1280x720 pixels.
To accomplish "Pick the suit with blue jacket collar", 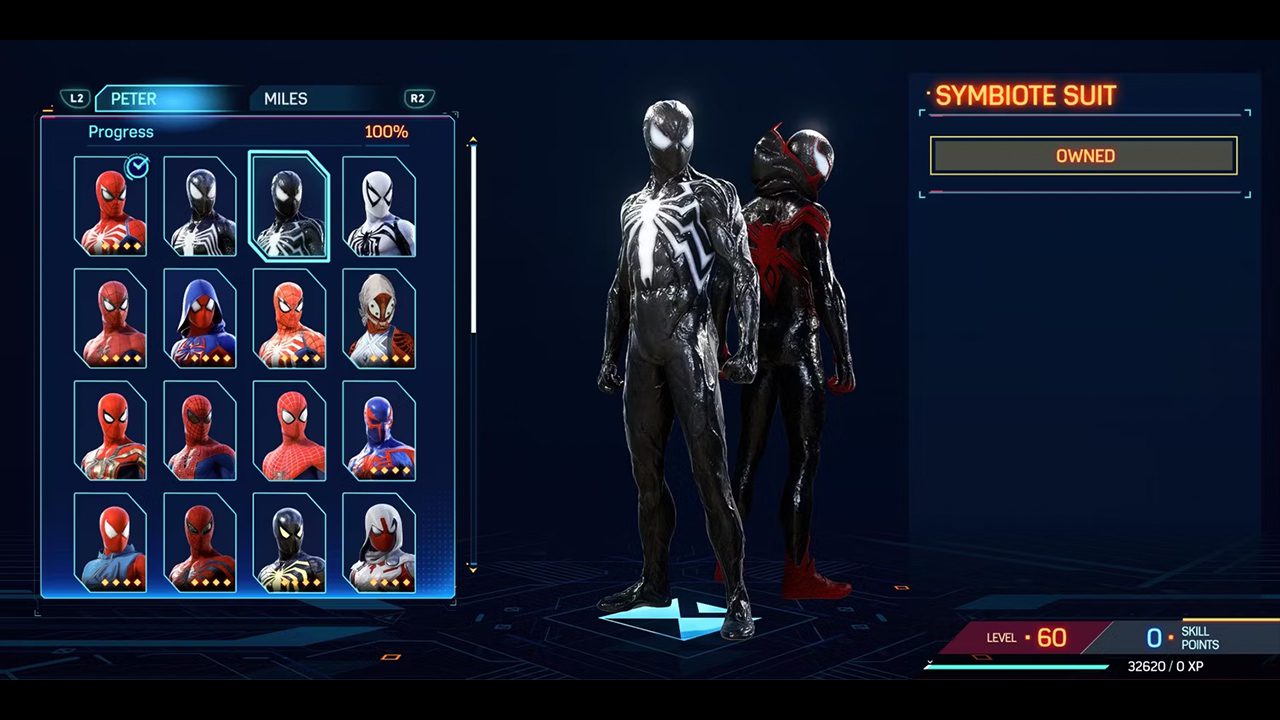I will 110,542.
